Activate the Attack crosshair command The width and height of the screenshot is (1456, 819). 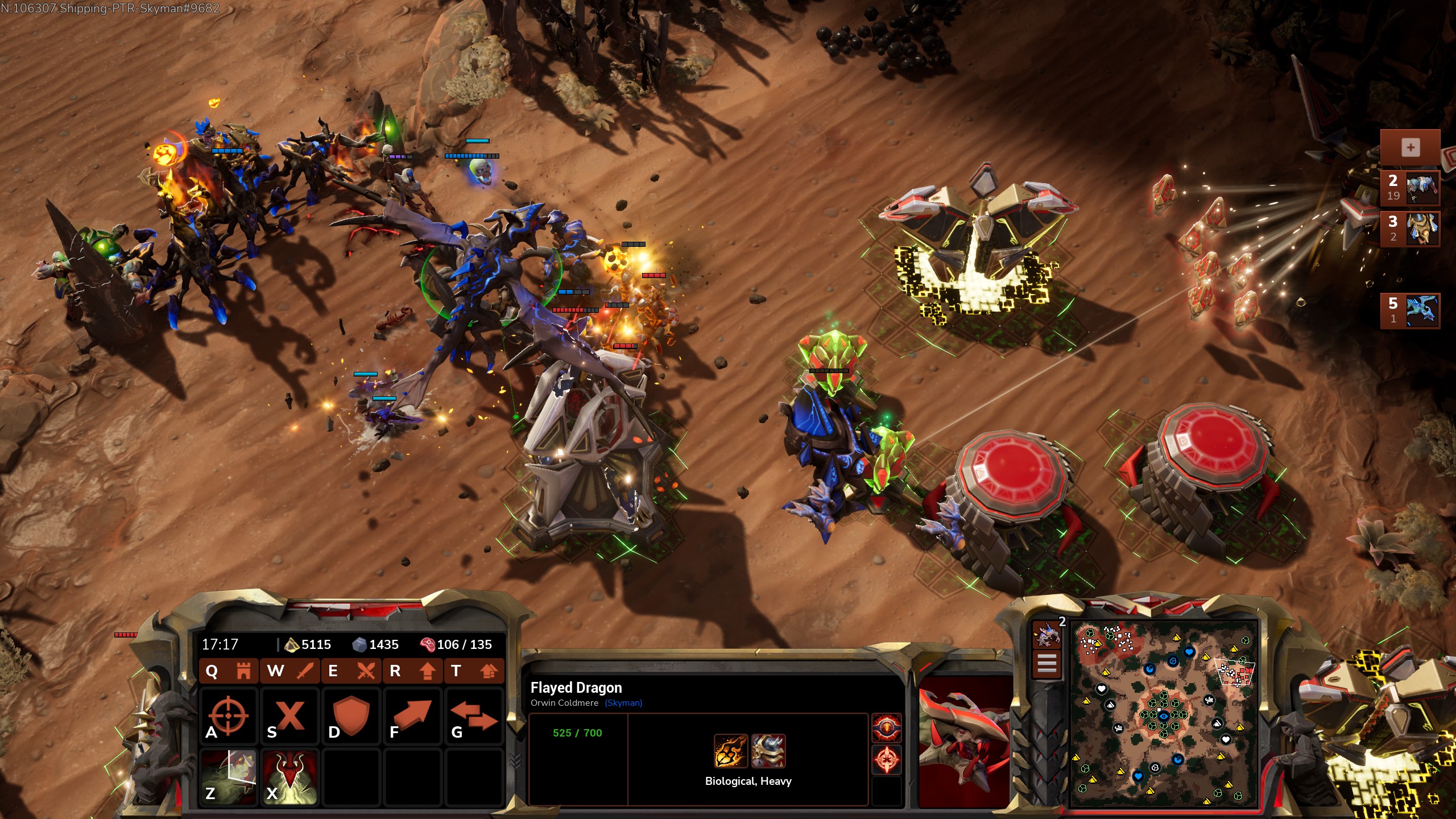(228, 715)
